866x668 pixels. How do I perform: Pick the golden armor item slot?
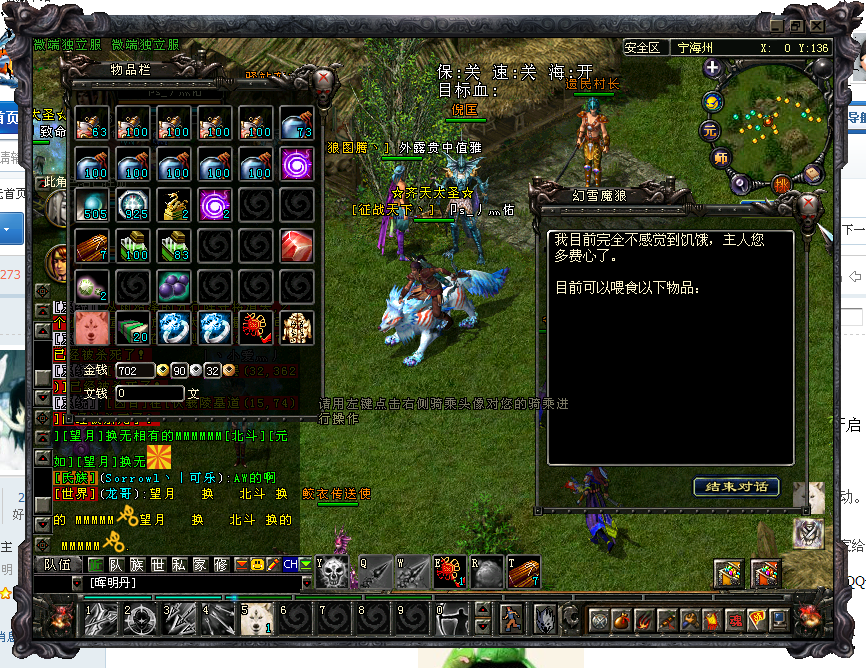(x=296, y=327)
